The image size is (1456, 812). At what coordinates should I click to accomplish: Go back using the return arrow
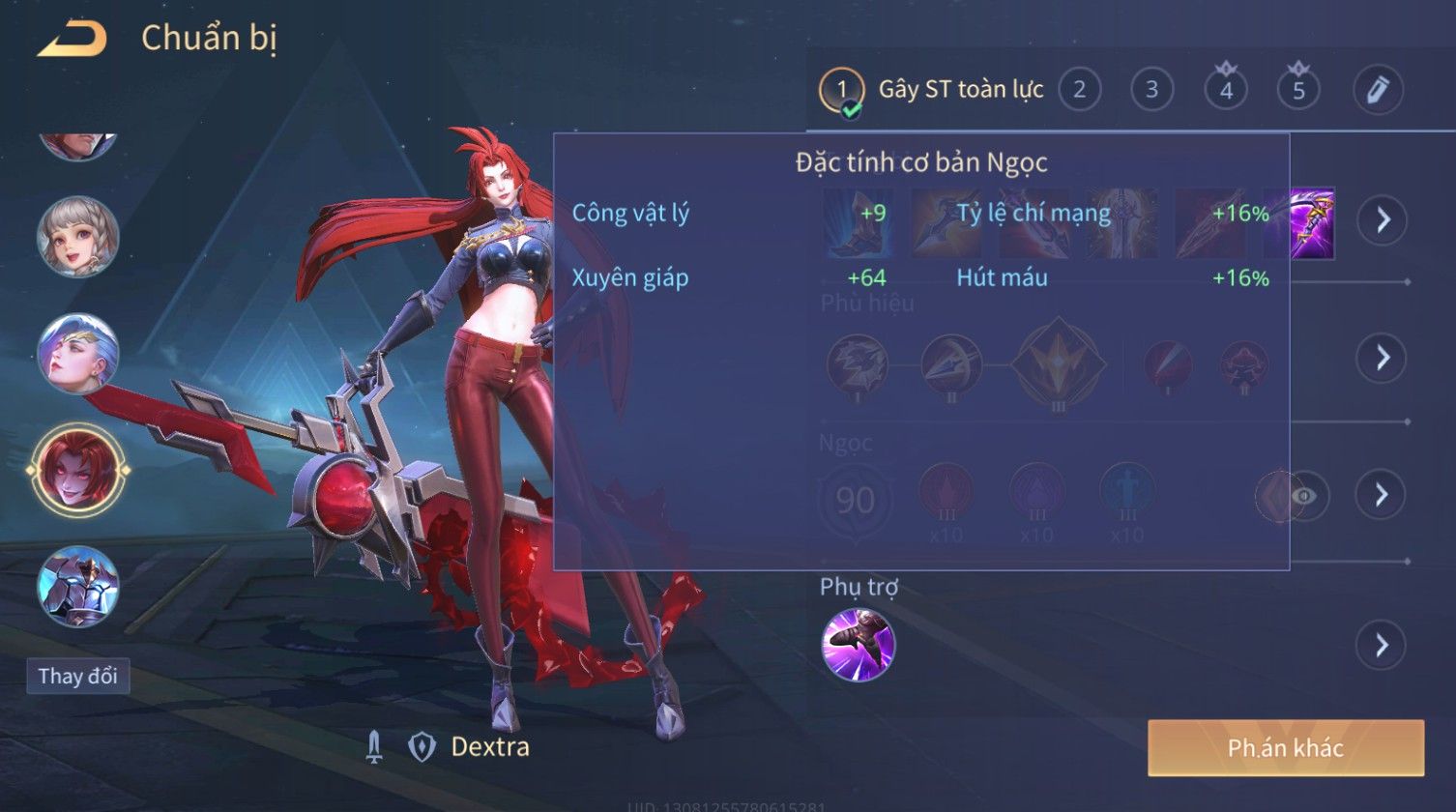tap(72, 39)
